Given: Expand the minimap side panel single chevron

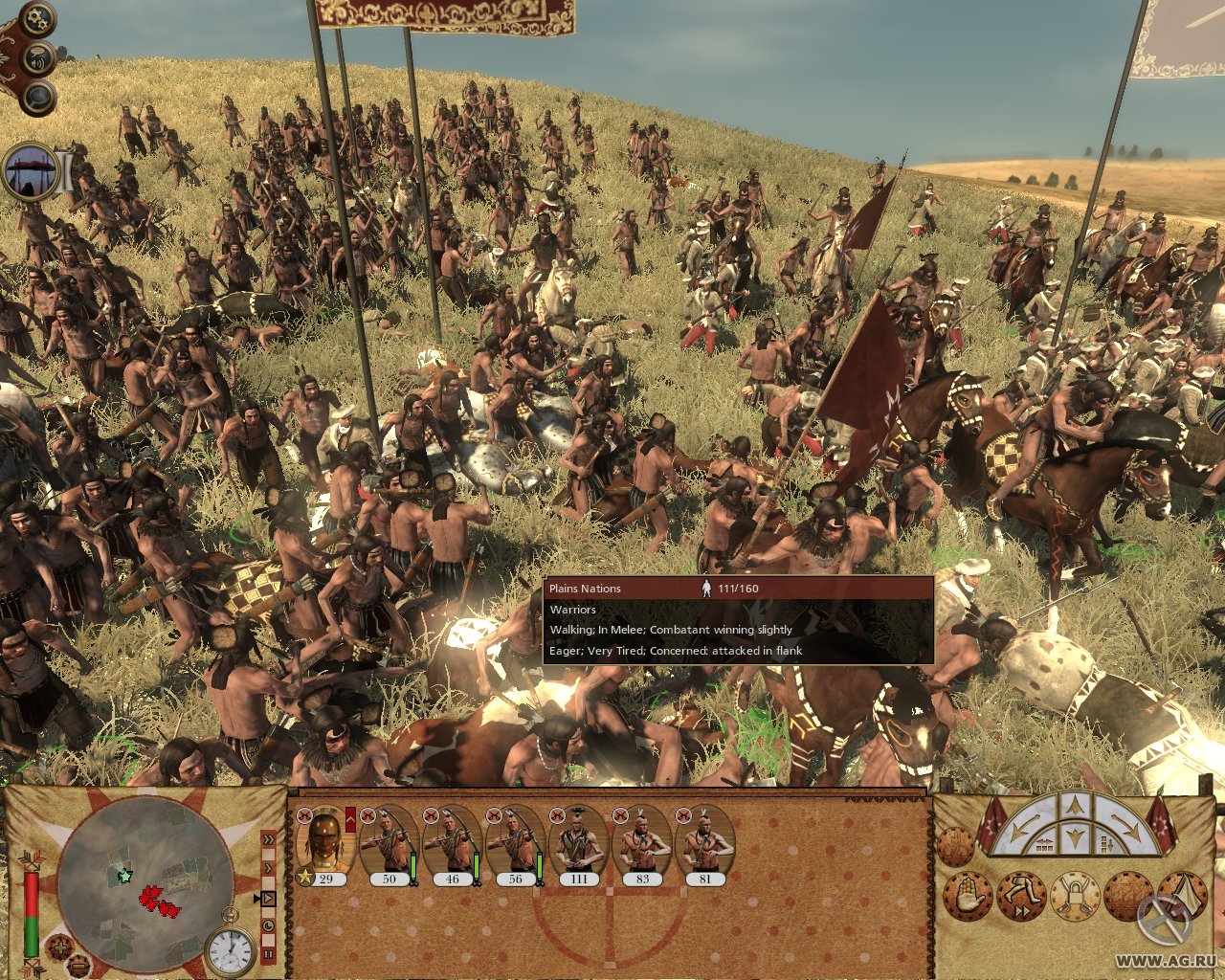Looking at the screenshot, I should tap(268, 868).
